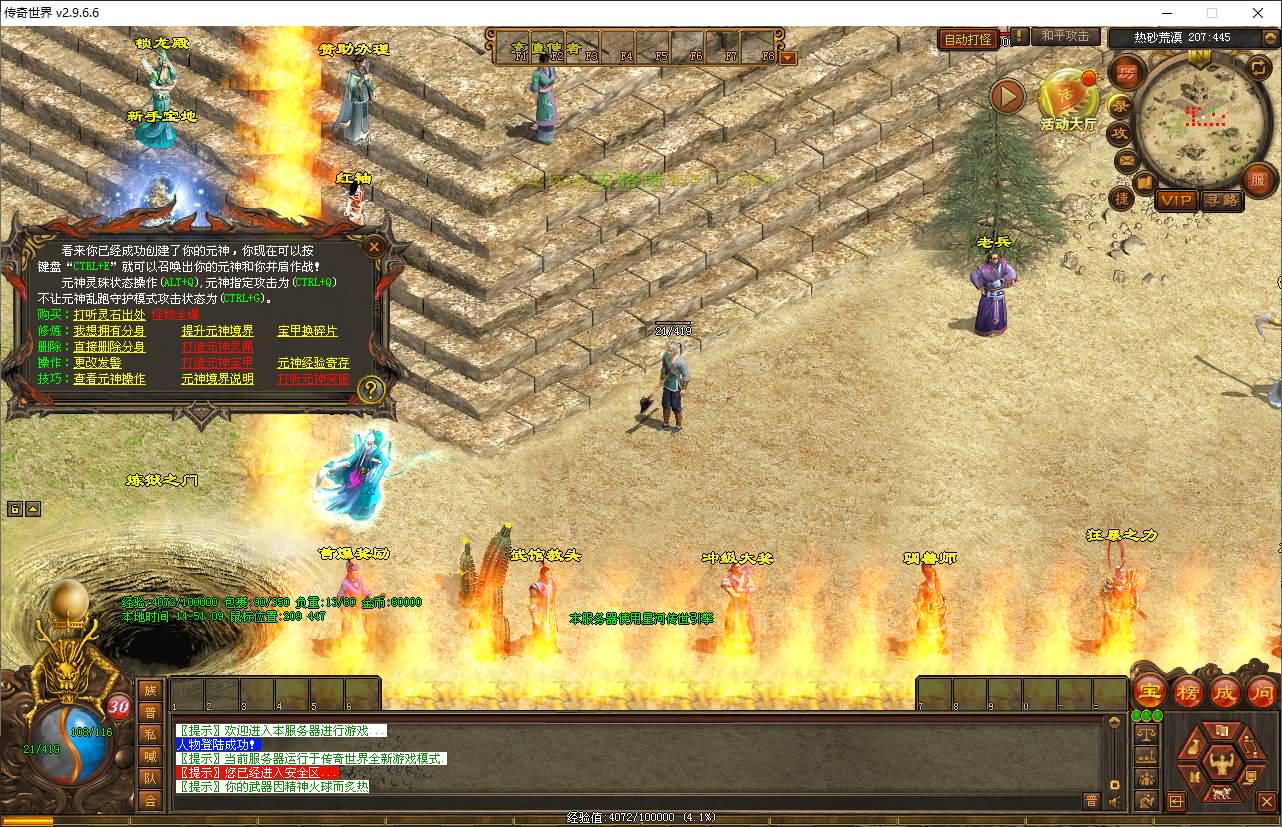
Task: Toggle the 自动打怪 auto-fight button
Action: click(x=967, y=39)
